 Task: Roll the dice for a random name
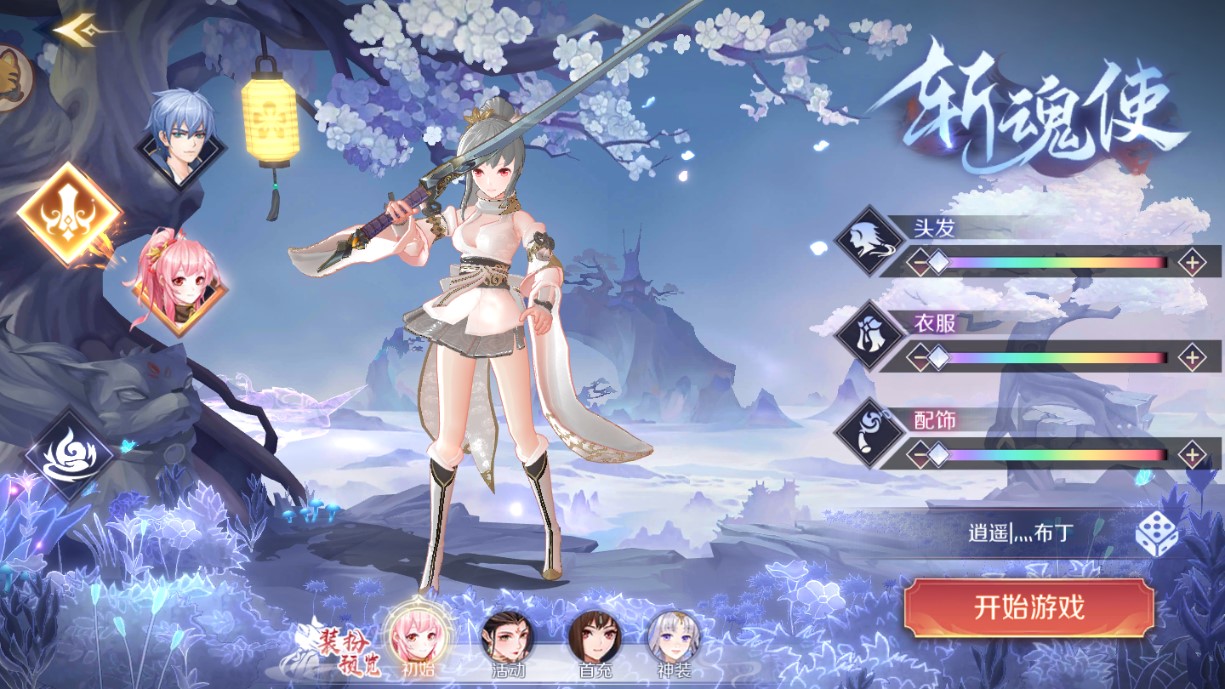coord(1156,534)
